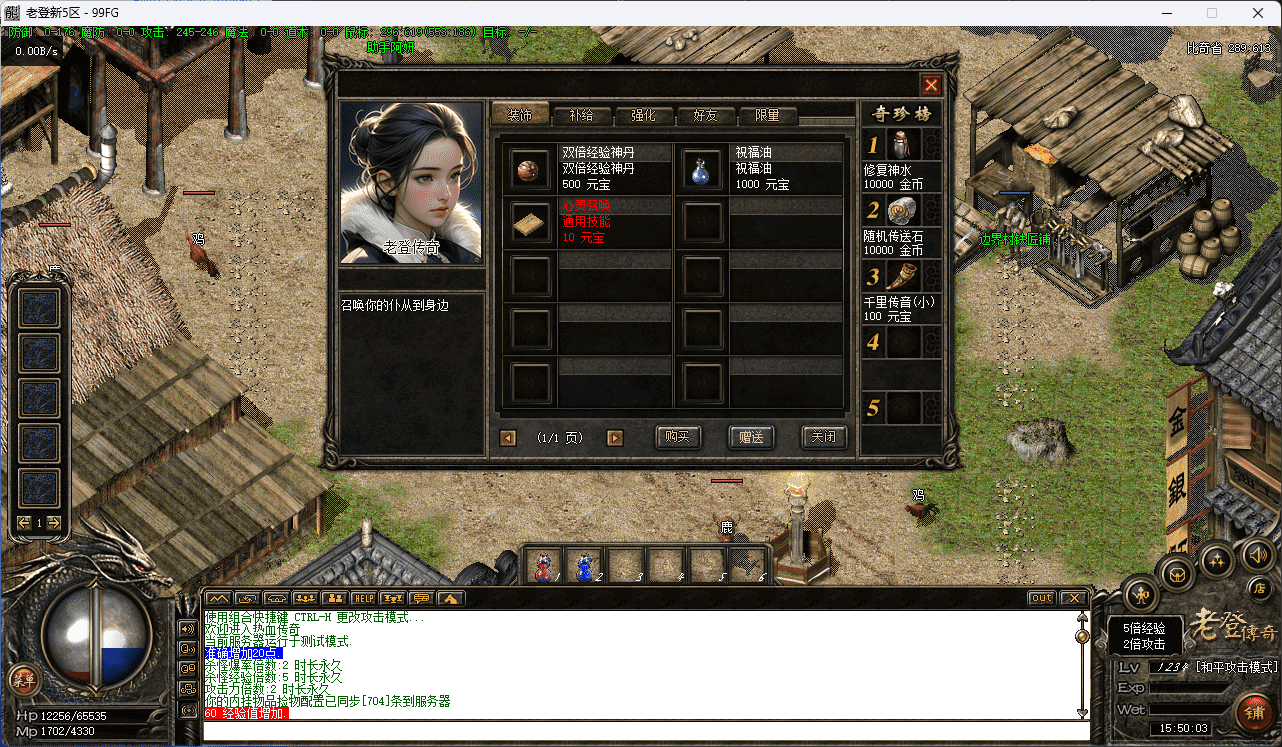This screenshot has height=747, width=1282.
Task: Click the OUT button above the chat
Action: click(x=1042, y=598)
